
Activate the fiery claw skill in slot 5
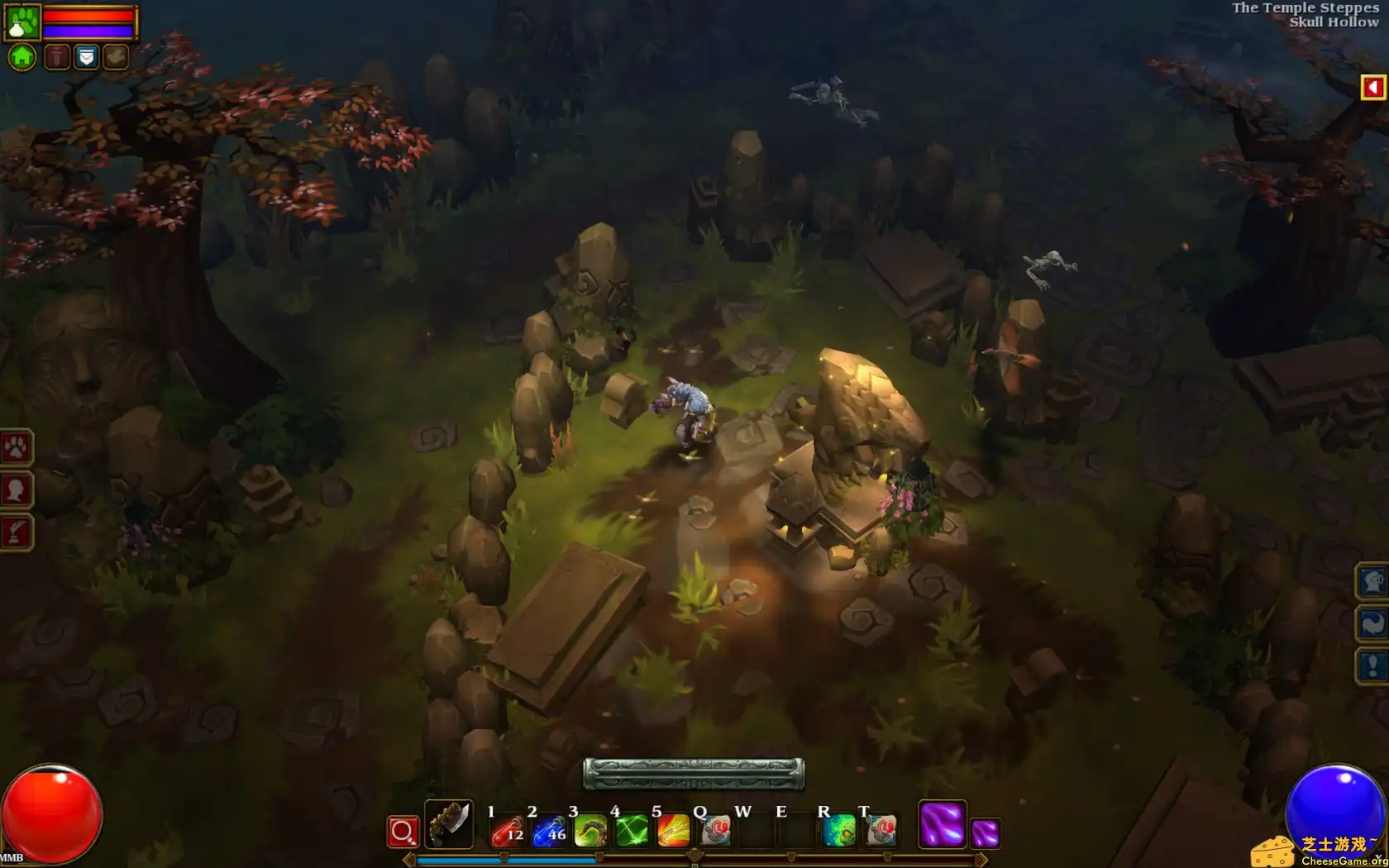671,832
